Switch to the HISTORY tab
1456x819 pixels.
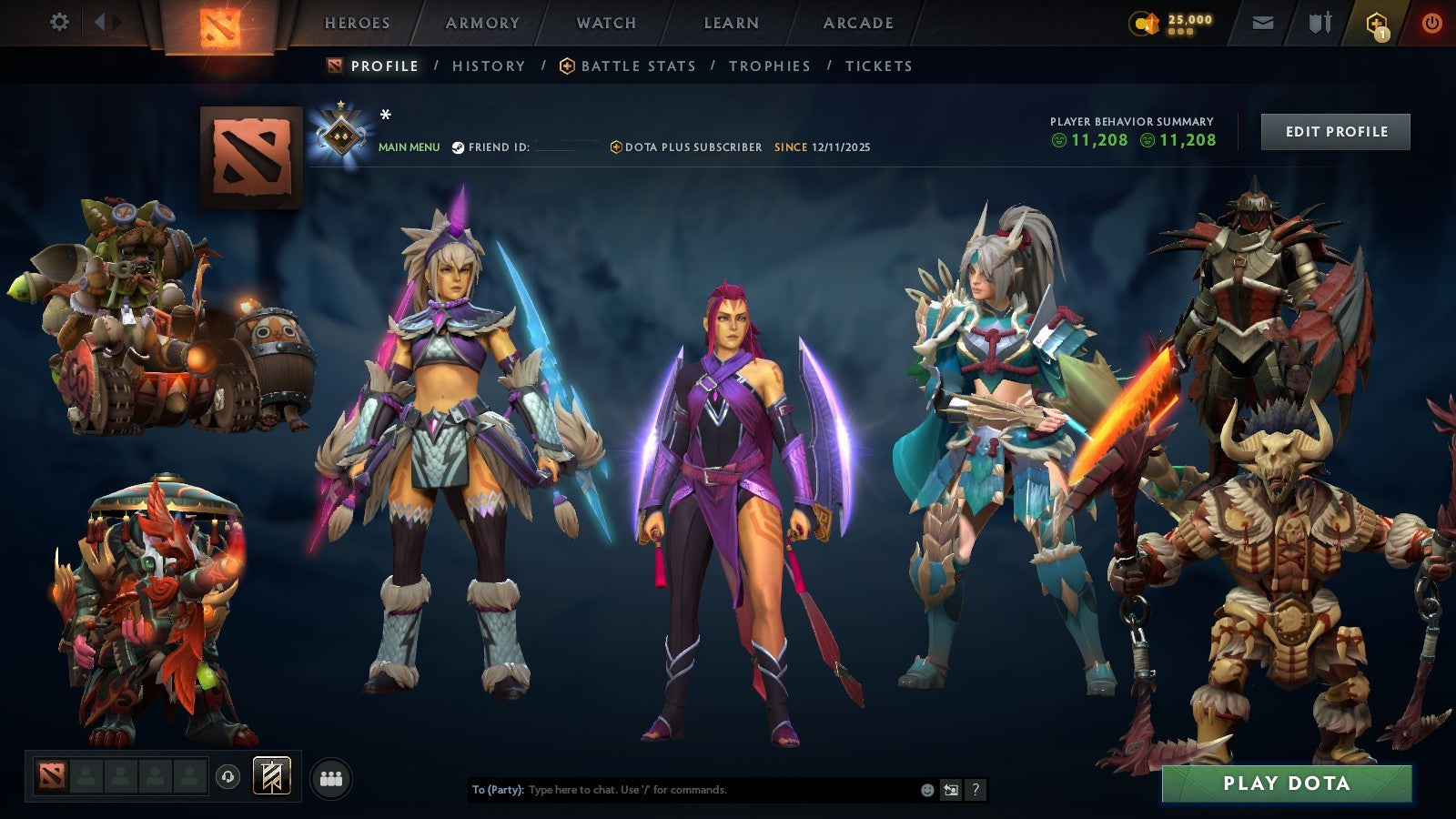489,66
